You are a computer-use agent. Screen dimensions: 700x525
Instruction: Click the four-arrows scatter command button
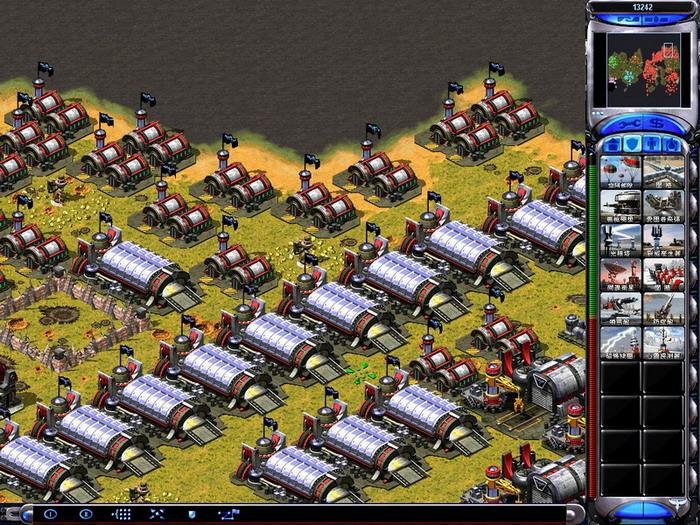(x=156, y=514)
